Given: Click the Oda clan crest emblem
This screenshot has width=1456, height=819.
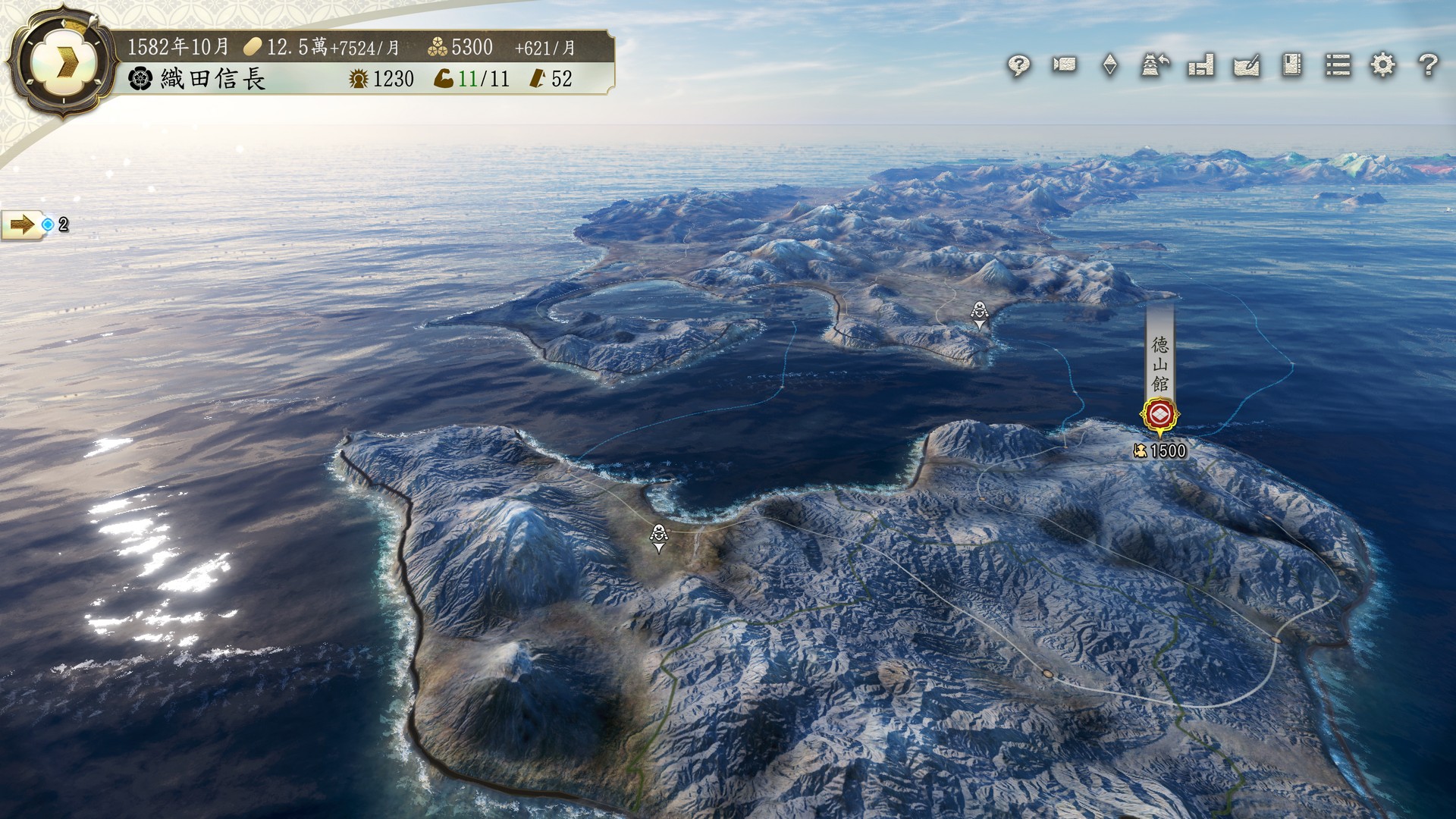Looking at the screenshot, I should [x=141, y=79].
